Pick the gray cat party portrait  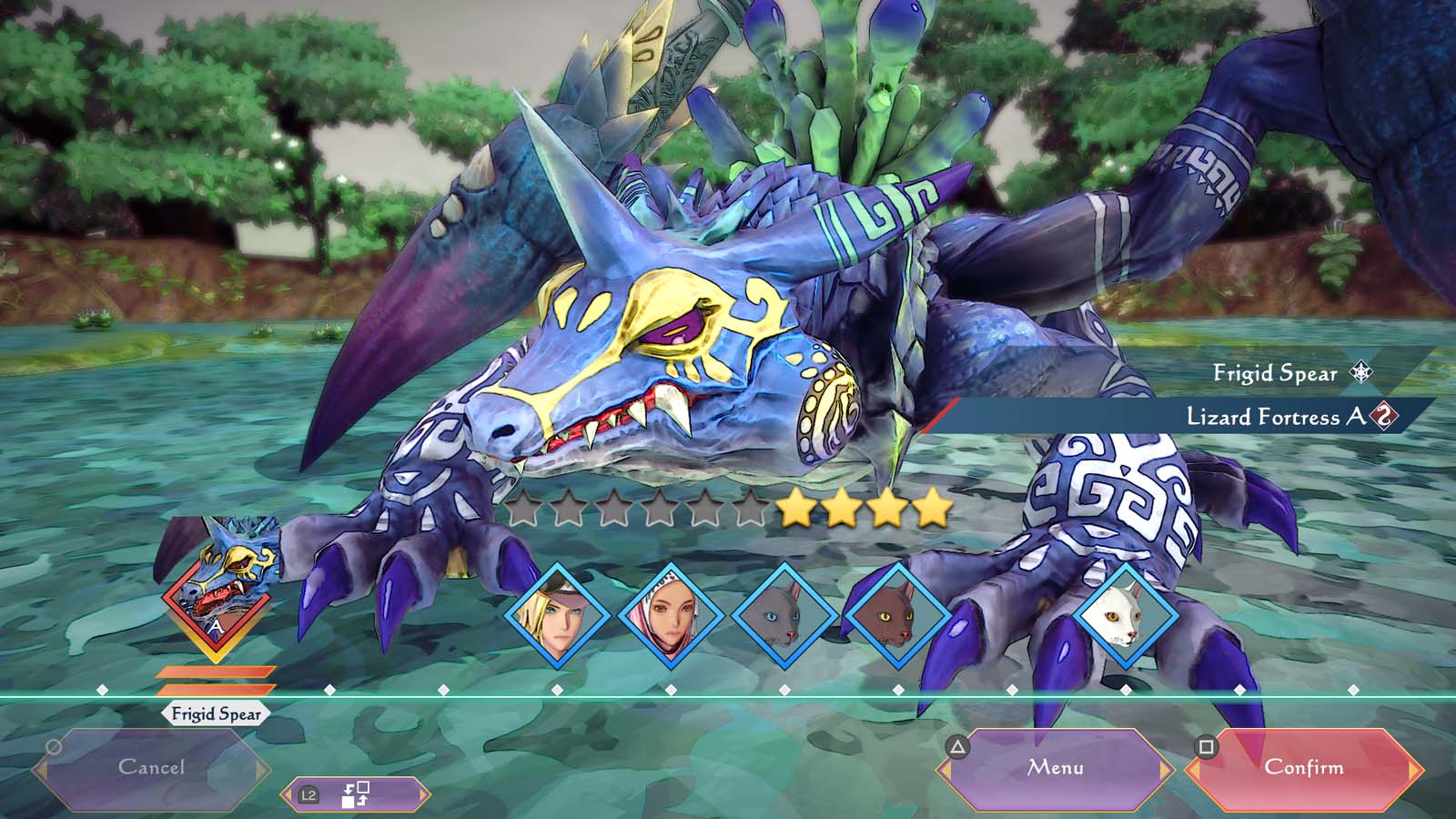point(784,615)
